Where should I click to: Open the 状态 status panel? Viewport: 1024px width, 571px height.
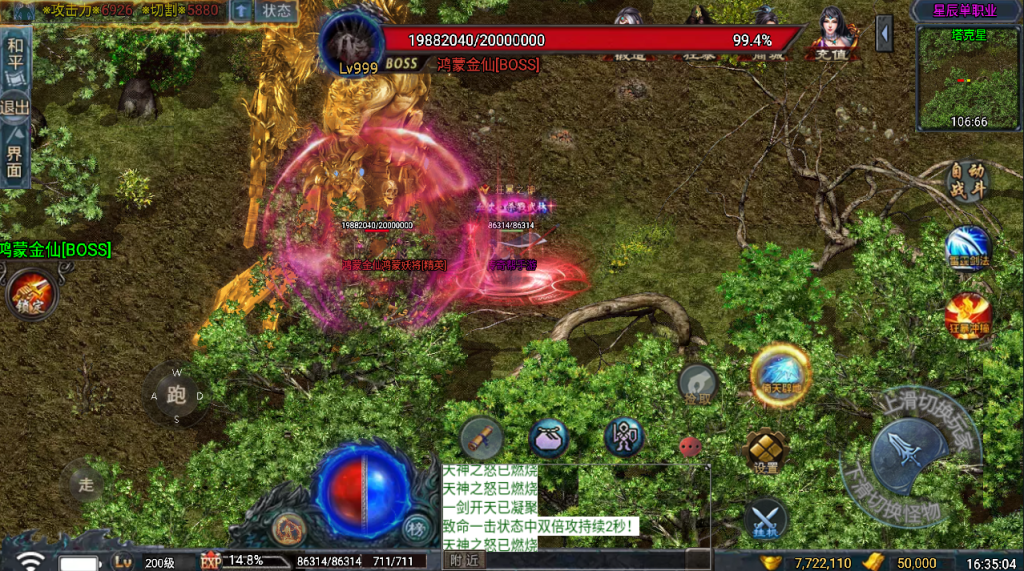(277, 11)
